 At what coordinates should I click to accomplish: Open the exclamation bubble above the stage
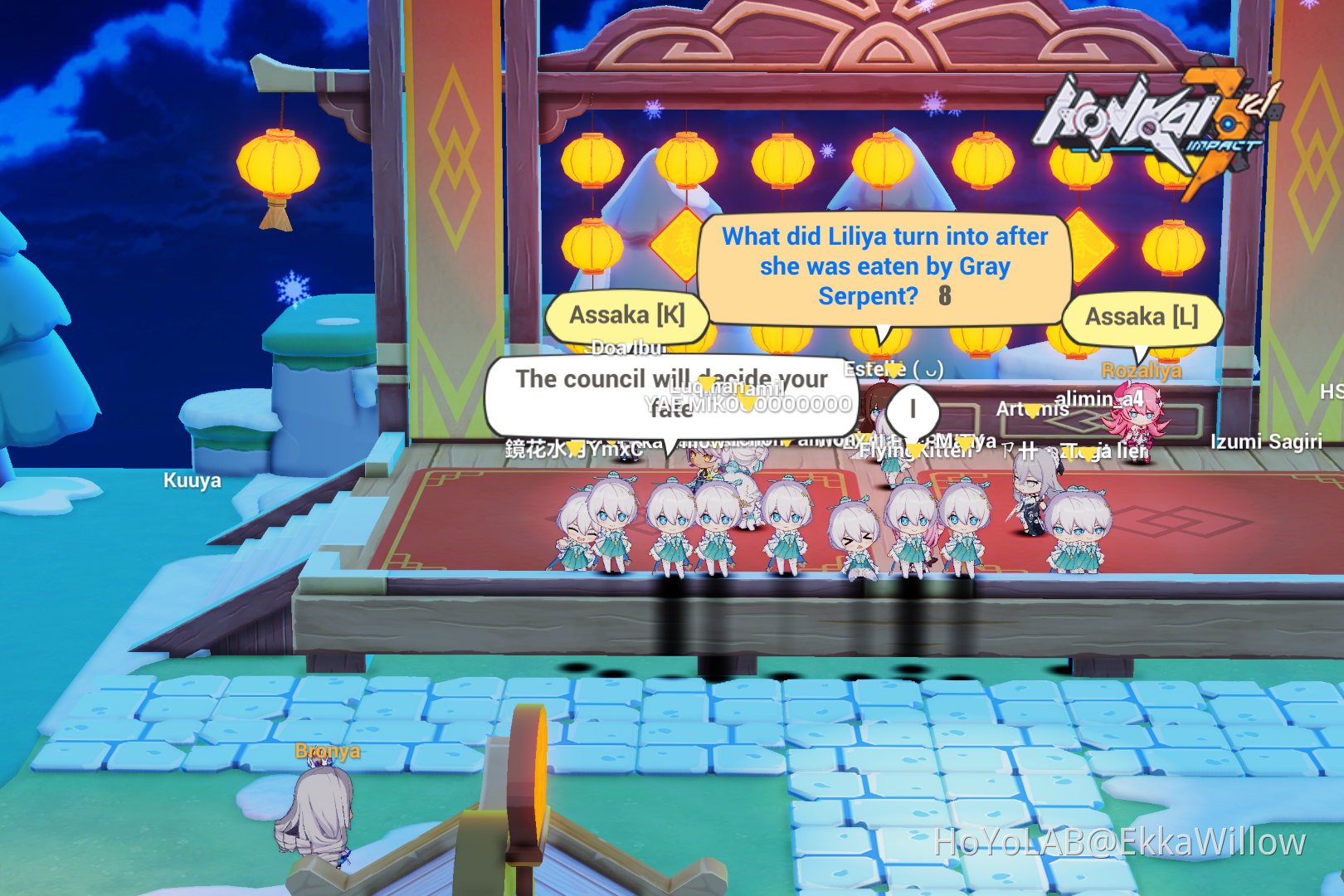tap(911, 408)
